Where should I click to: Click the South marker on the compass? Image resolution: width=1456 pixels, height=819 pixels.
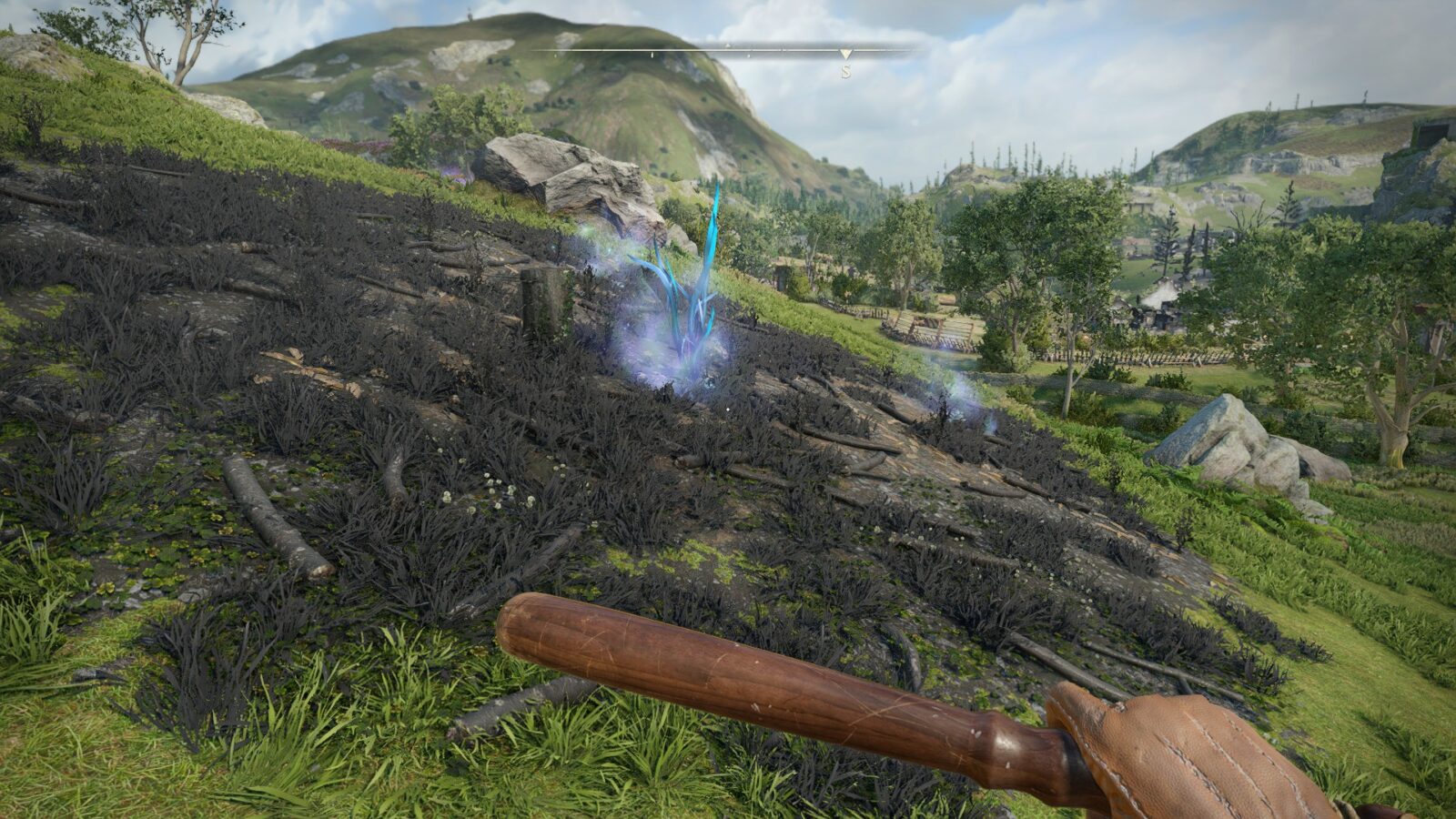[x=845, y=70]
